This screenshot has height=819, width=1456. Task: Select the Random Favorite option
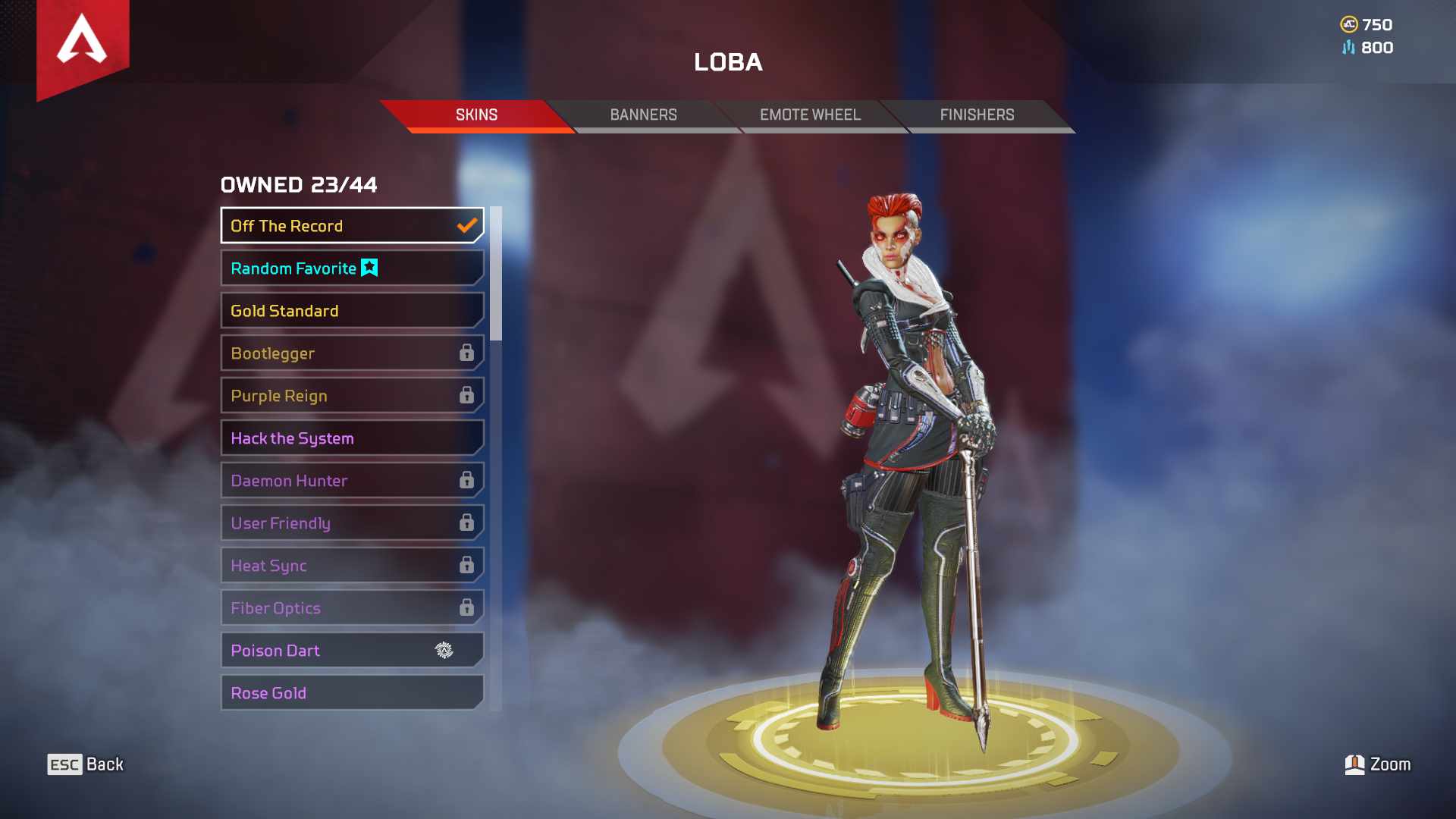352,268
